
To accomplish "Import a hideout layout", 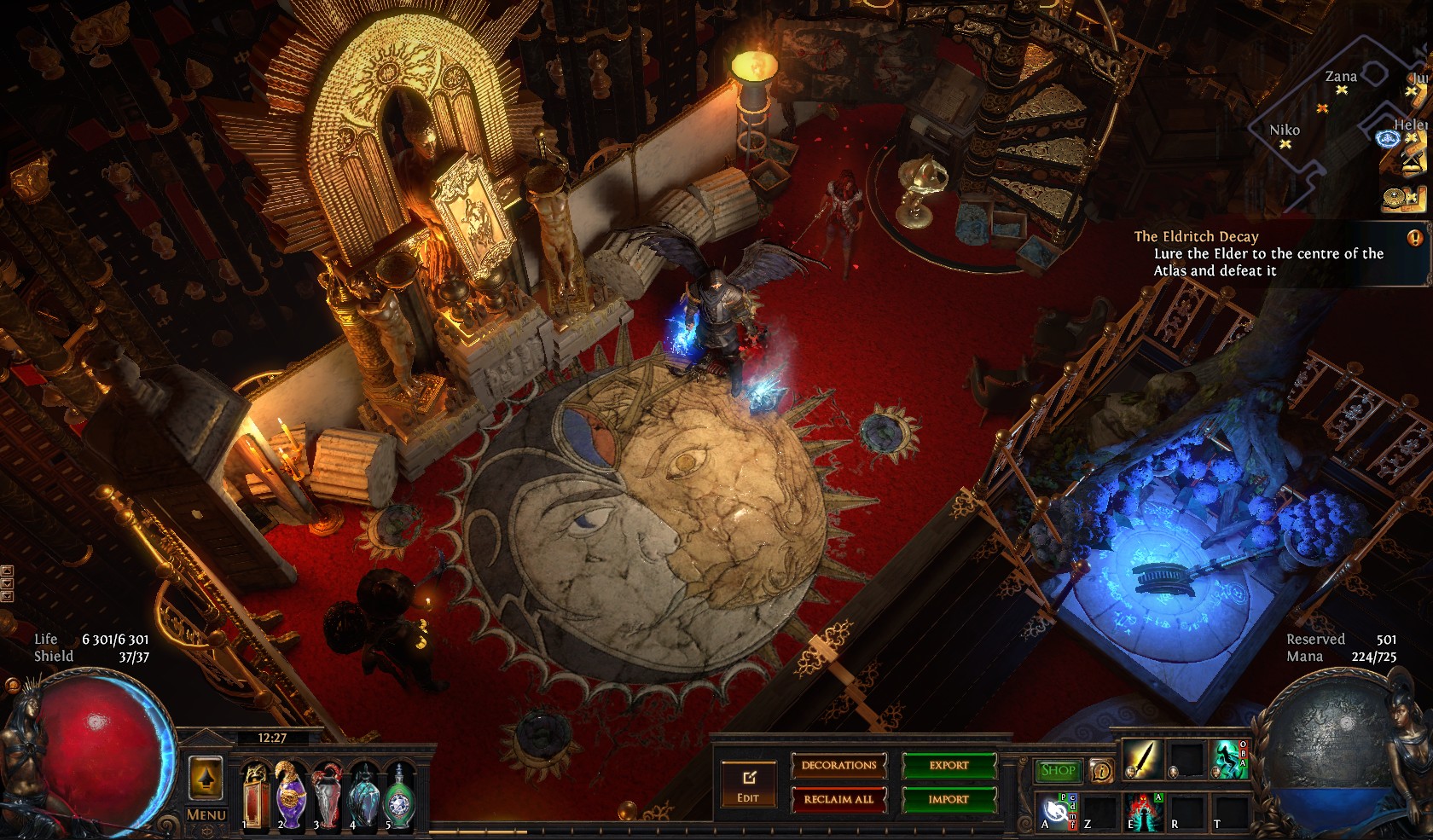I will (949, 799).
